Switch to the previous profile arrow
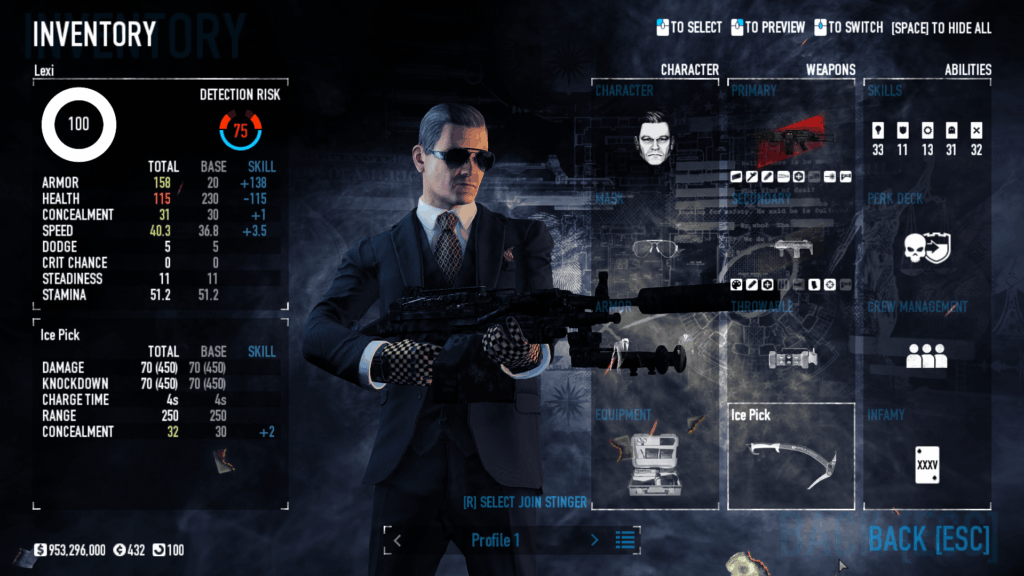Viewport: 1024px width, 576px height. (397, 540)
